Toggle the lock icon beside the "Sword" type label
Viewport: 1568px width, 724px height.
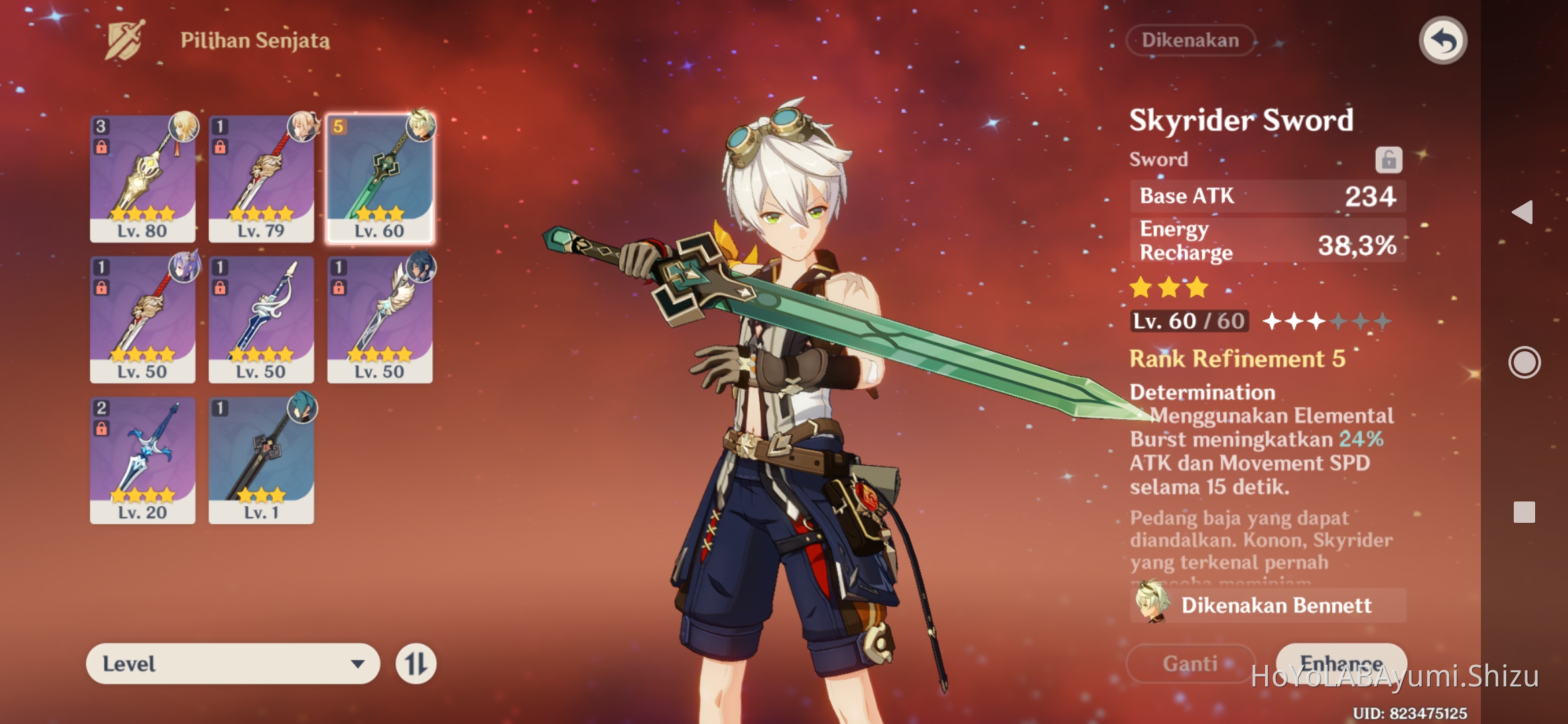(x=1390, y=159)
